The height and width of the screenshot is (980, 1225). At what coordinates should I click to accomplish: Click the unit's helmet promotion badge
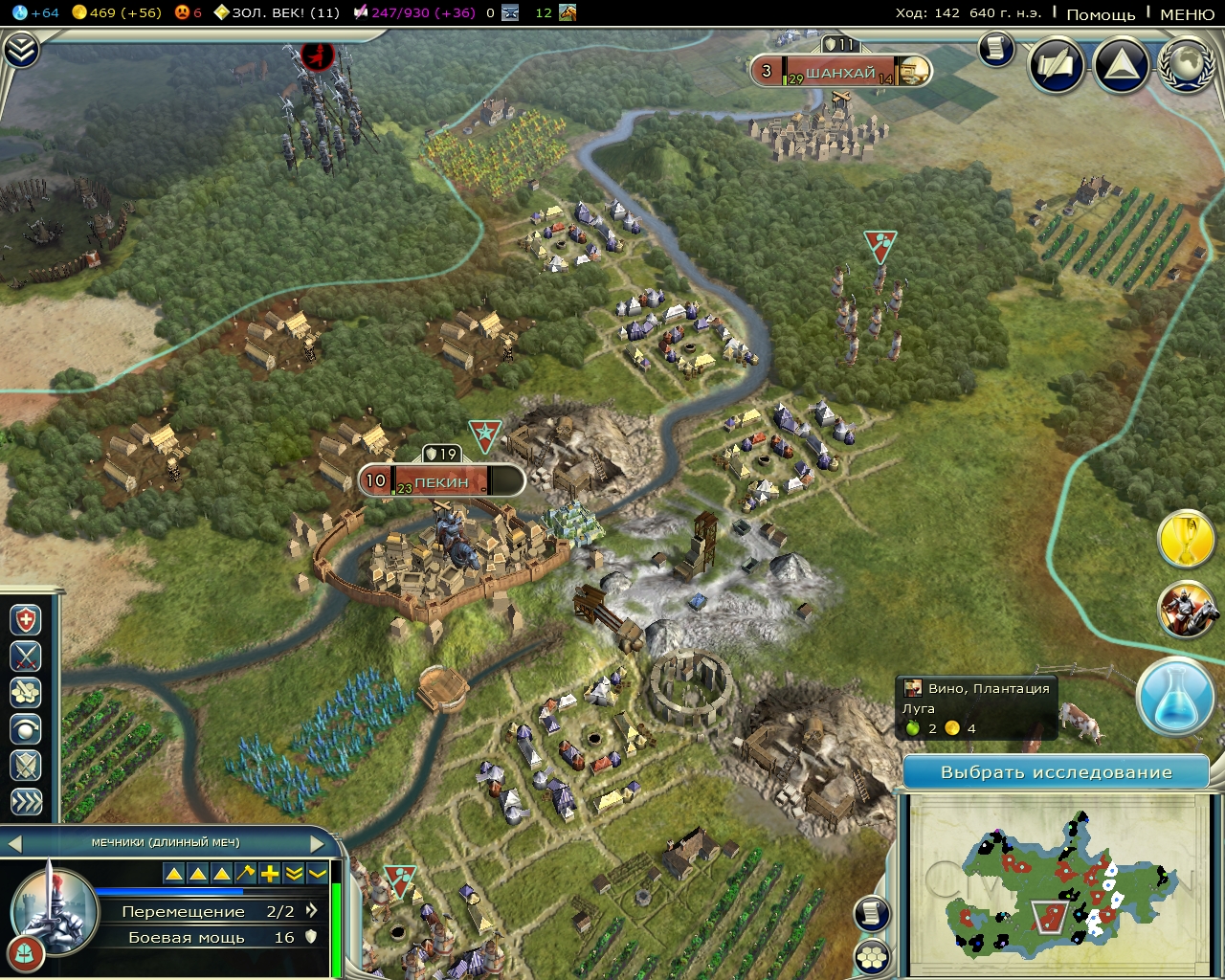[x=27, y=953]
